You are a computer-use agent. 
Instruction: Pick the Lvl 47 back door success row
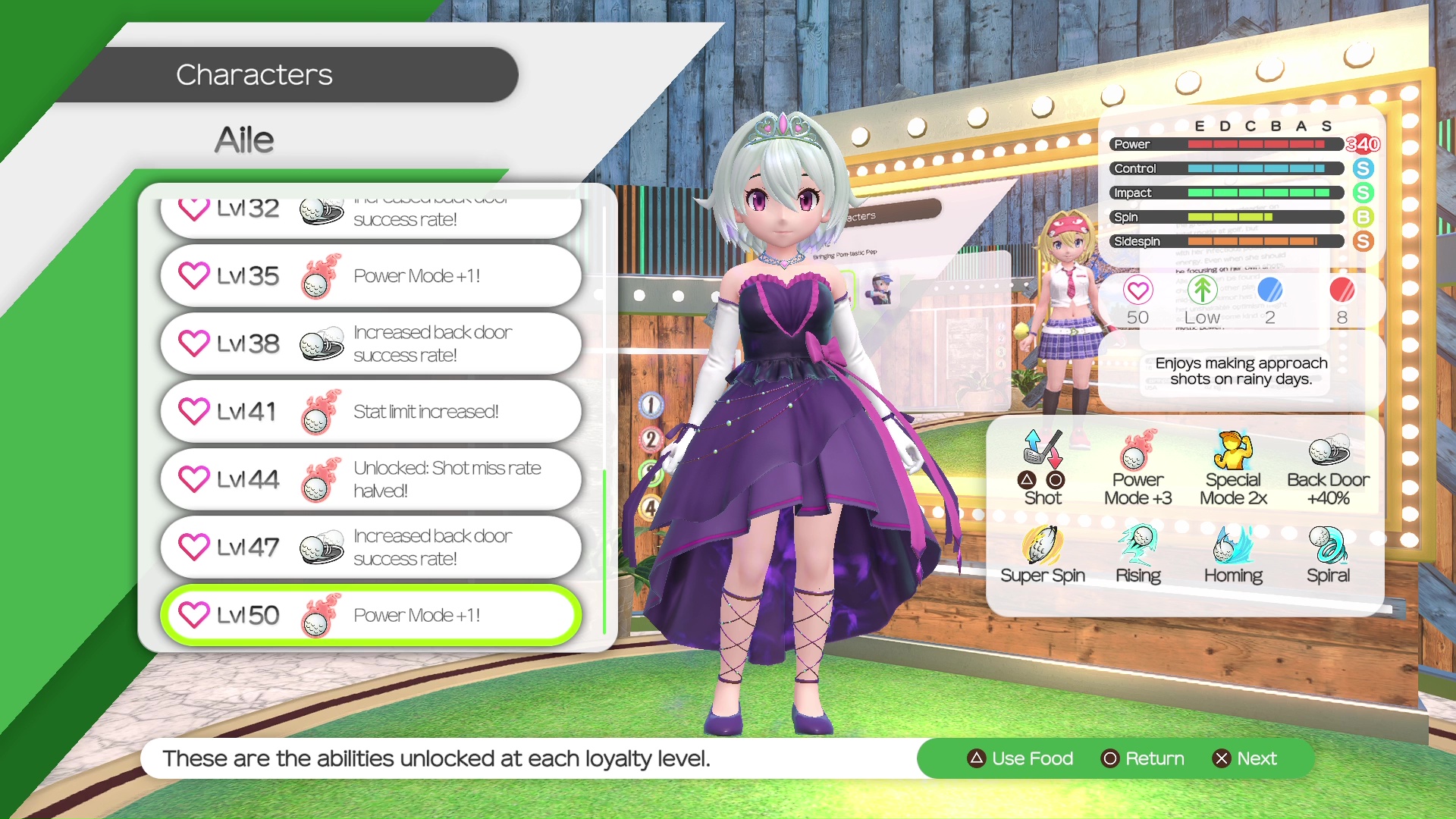coord(371,548)
